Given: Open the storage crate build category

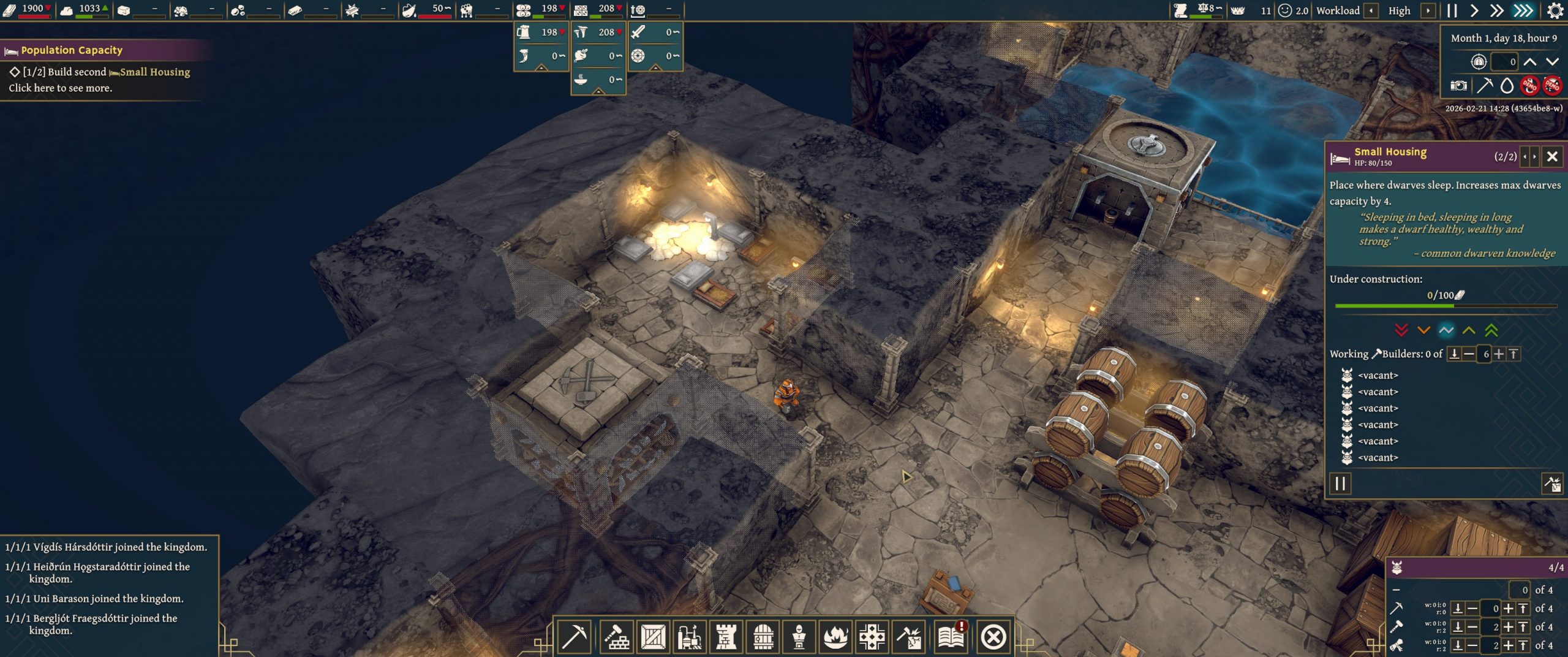Looking at the screenshot, I should [x=653, y=637].
